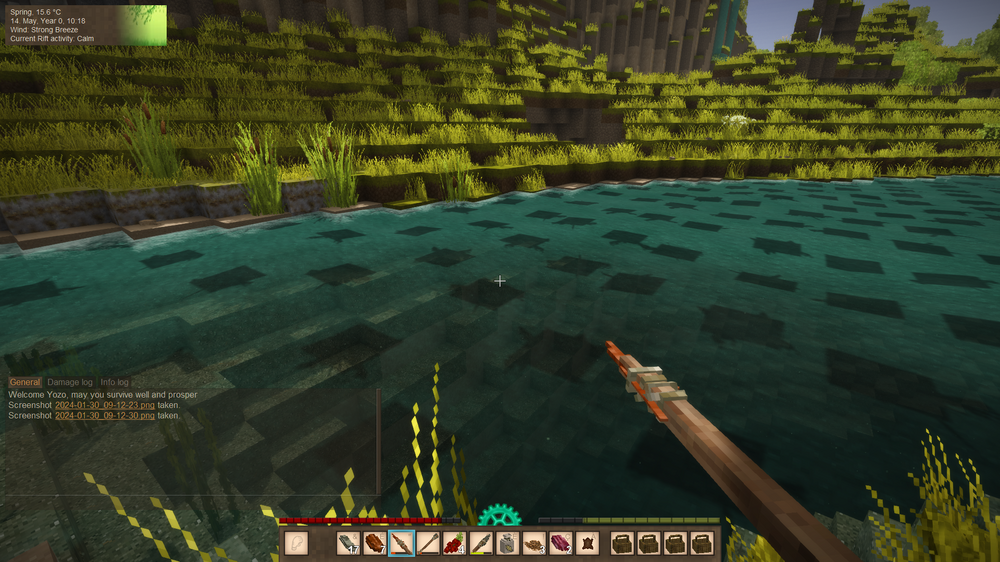Select the gray sack item slot
1000x562 pixels.
[x=507, y=543]
